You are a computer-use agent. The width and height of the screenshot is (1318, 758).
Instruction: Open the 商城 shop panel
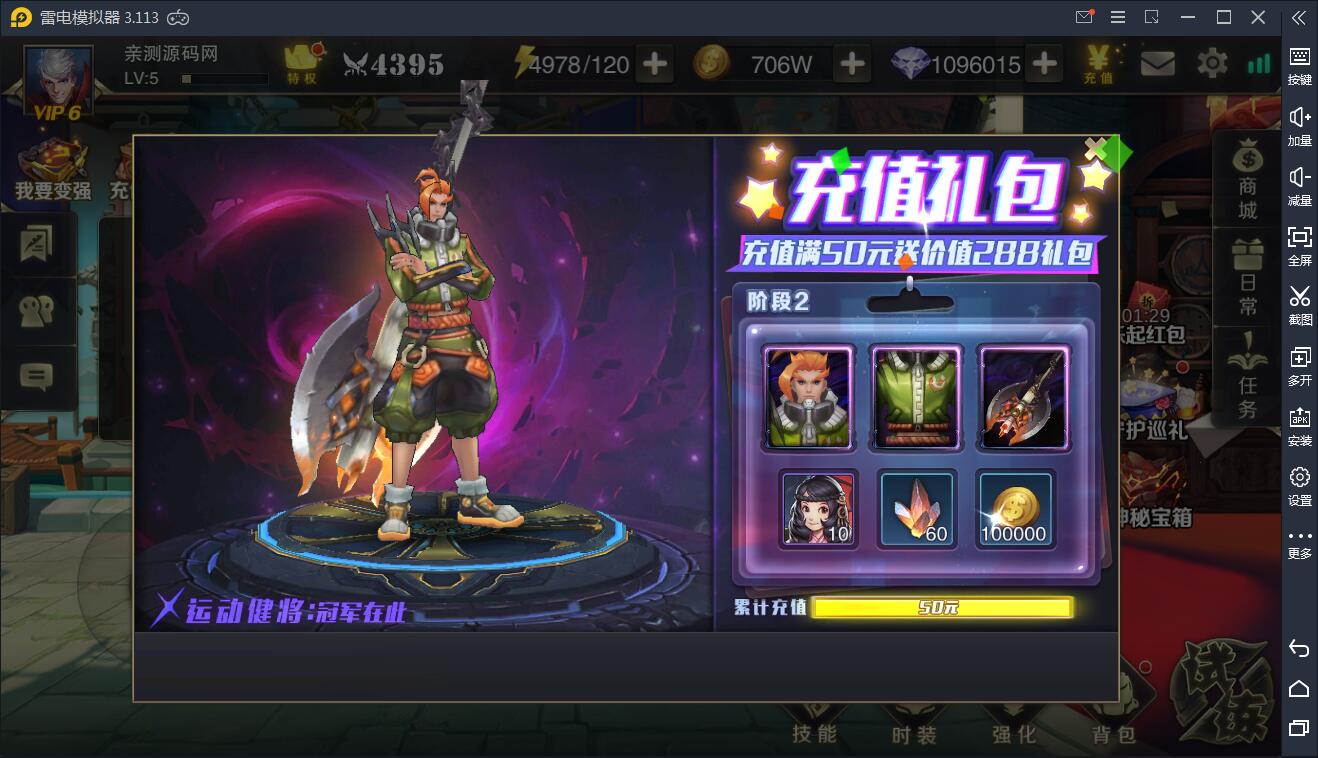pos(1246,180)
